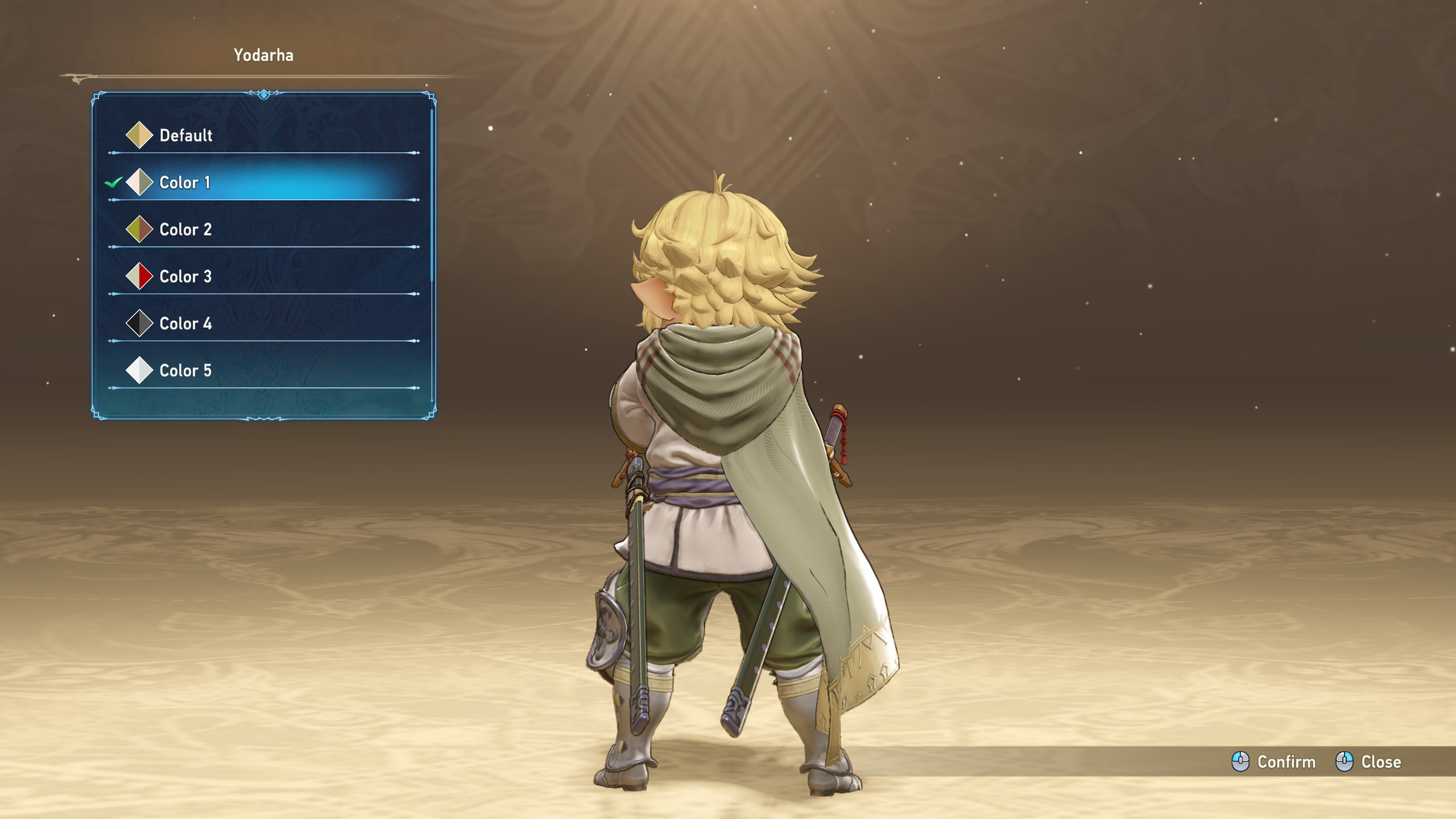Screen dimensions: 1456x819
Task: Switch outfit to Color 3
Action: (185, 277)
